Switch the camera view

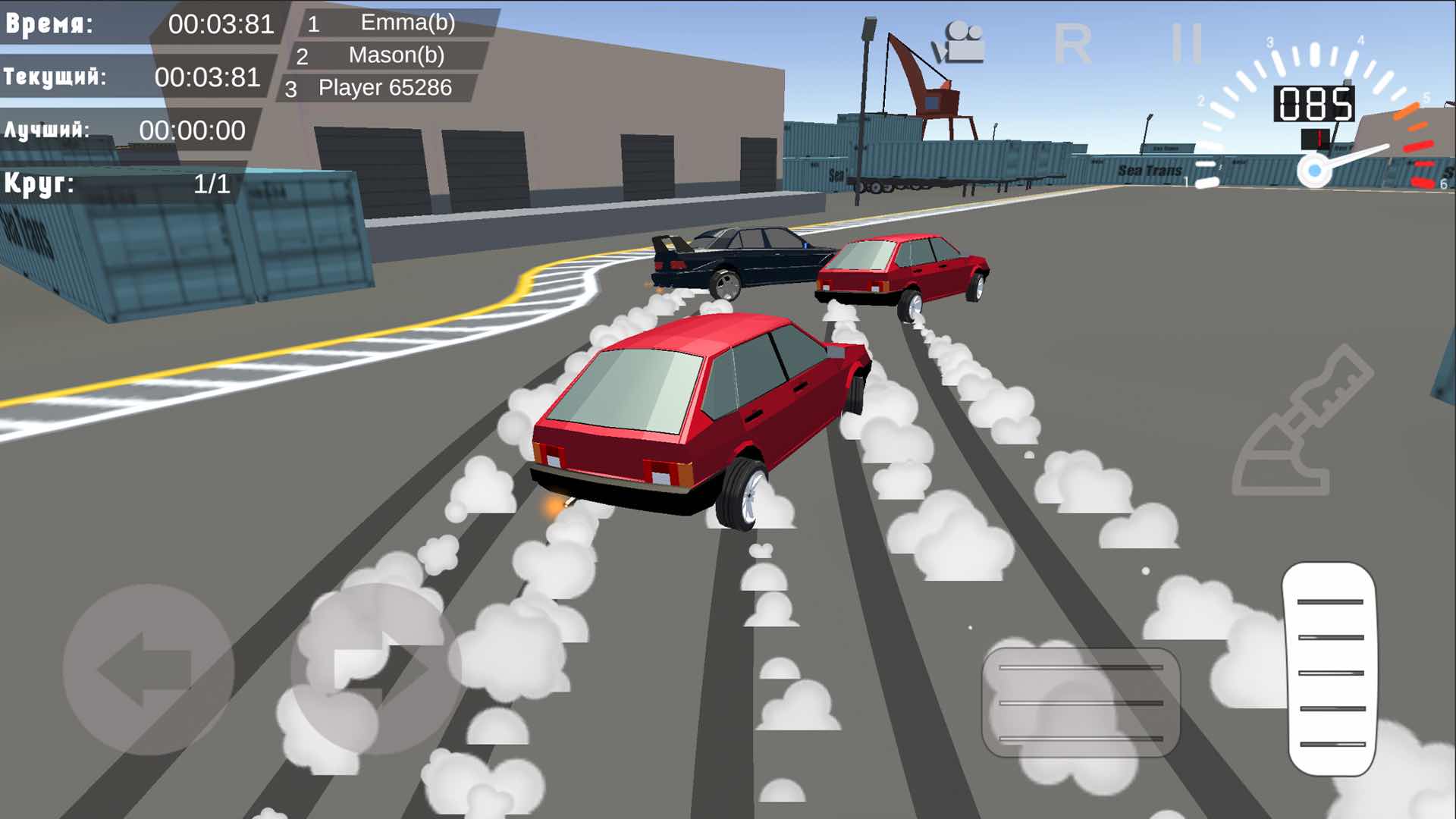[959, 43]
